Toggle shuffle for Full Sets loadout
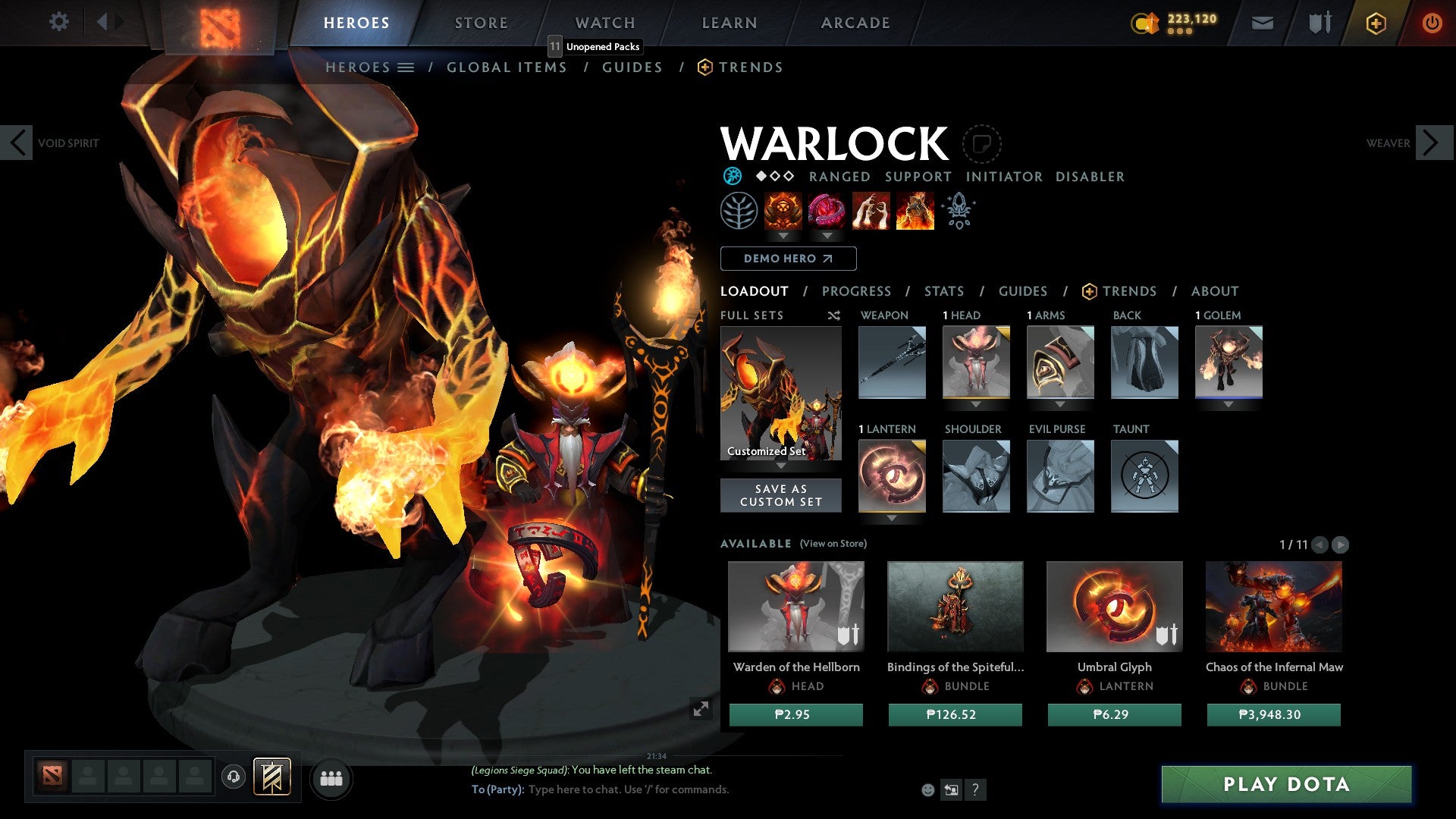 pyautogui.click(x=834, y=315)
